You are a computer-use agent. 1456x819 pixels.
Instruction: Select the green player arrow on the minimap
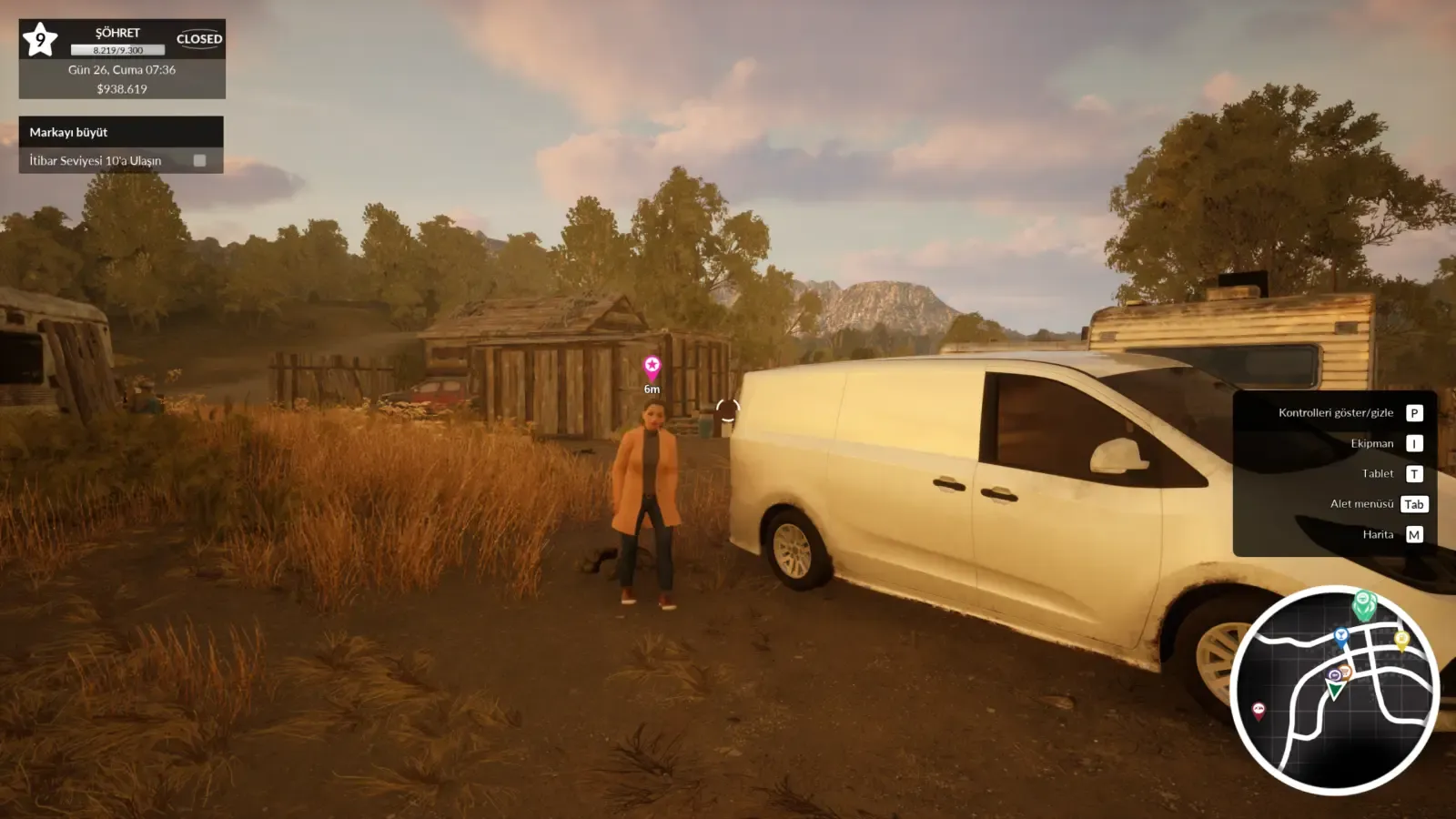[x=1335, y=689]
